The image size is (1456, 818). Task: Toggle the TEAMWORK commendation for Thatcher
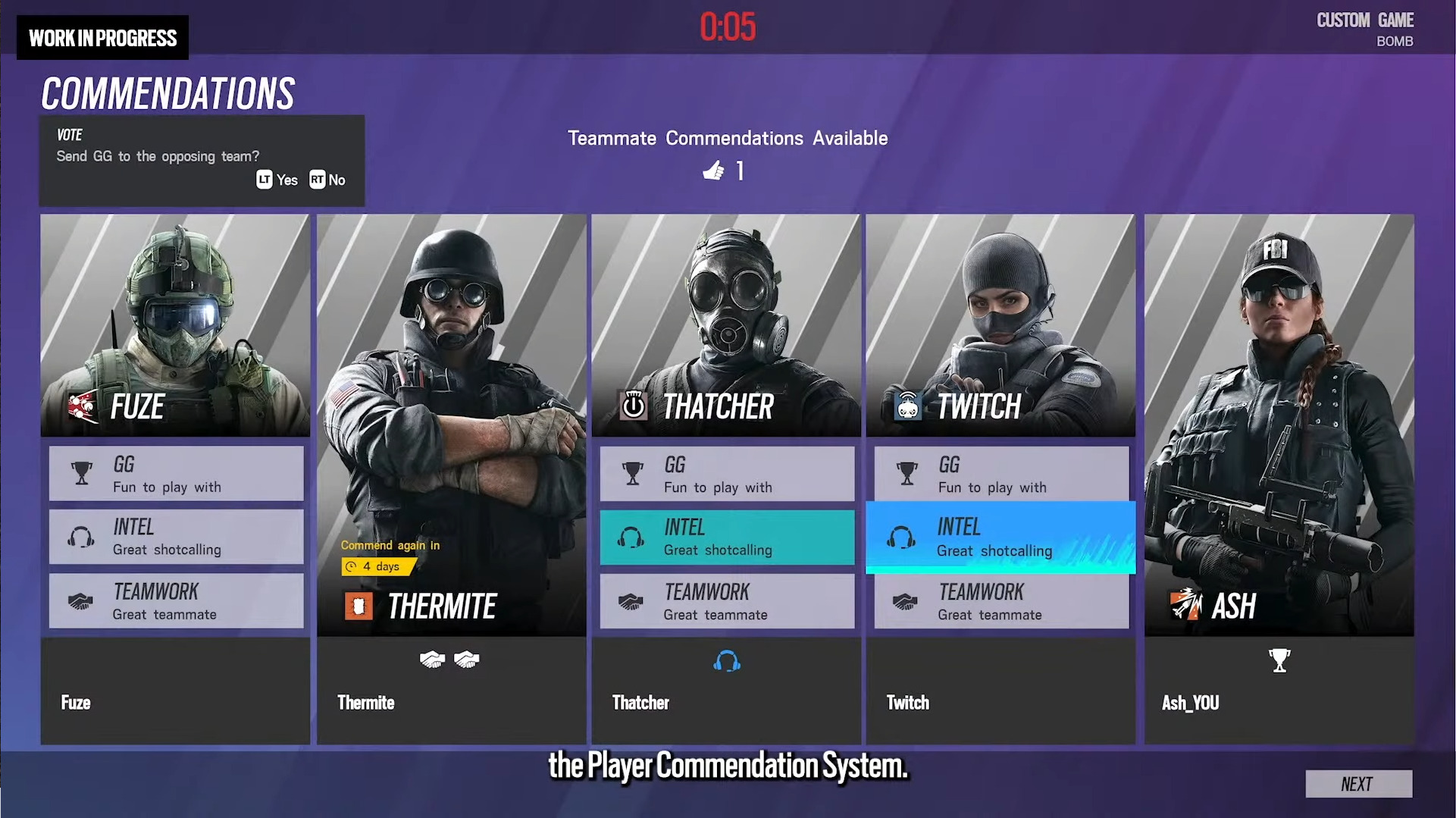pos(726,601)
